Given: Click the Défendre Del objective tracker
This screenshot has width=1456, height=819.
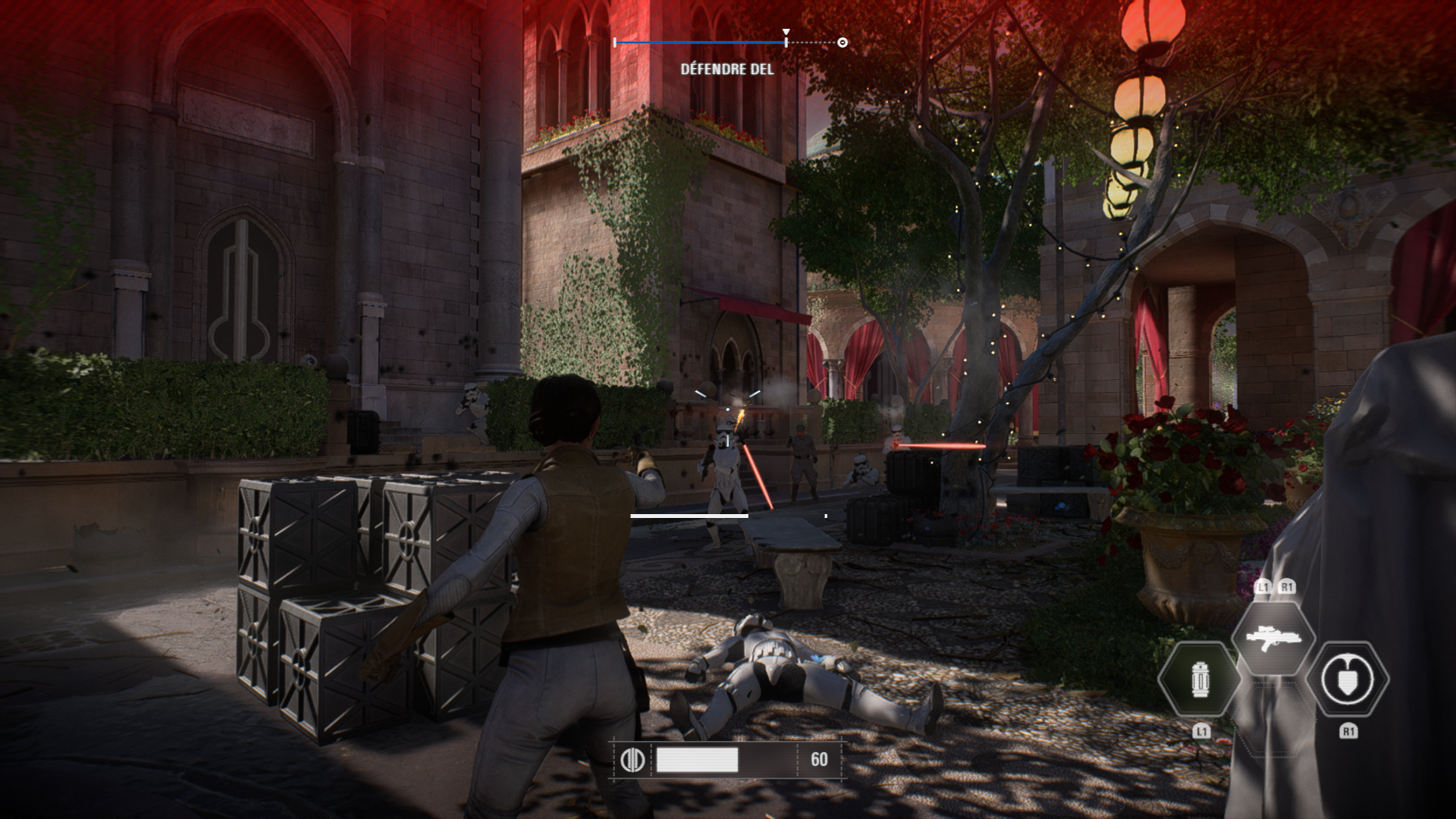Looking at the screenshot, I should (727, 69).
